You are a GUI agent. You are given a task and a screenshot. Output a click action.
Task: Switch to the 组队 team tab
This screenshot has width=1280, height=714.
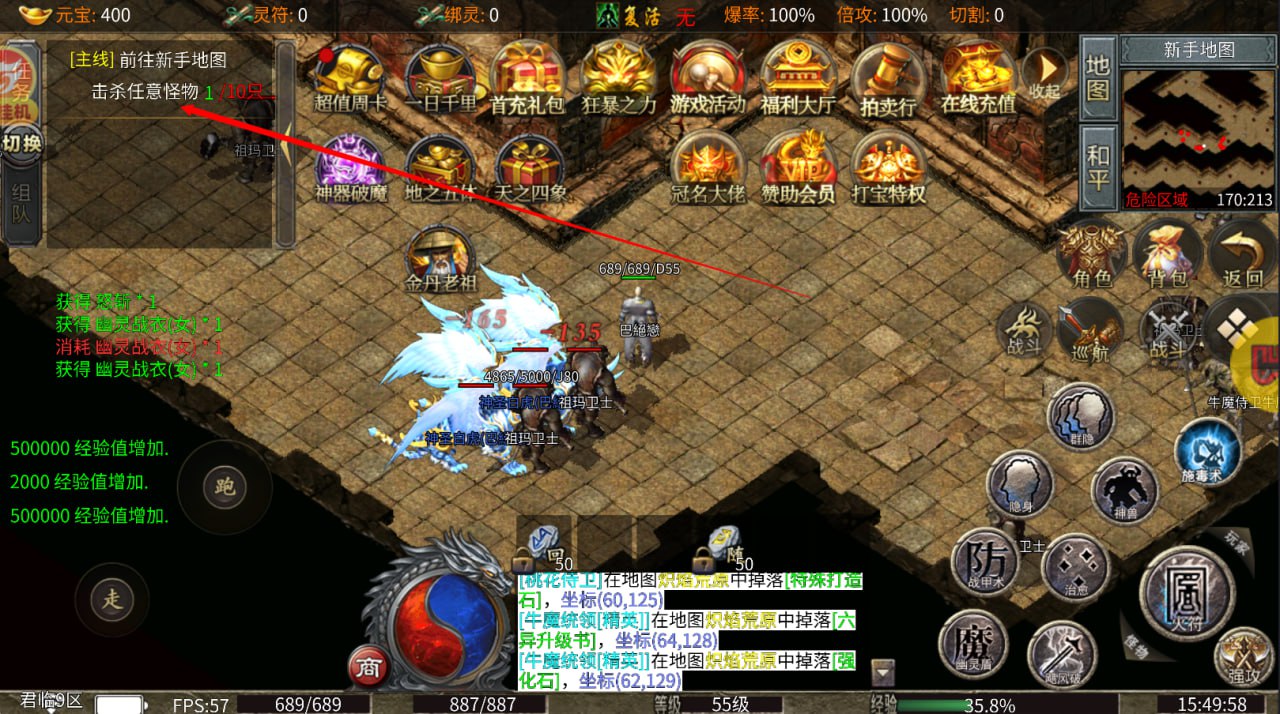tap(21, 201)
